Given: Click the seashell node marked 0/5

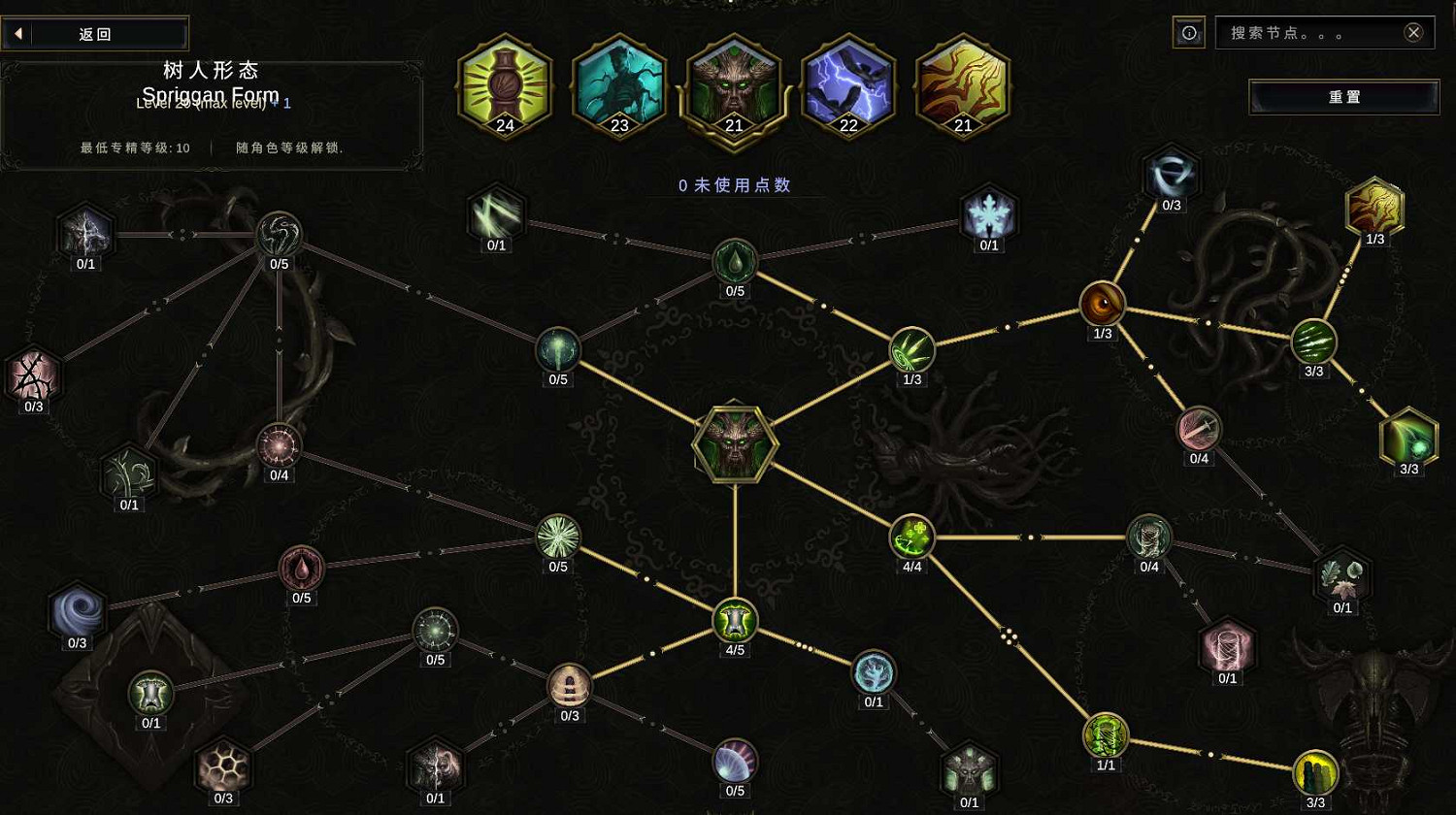Looking at the screenshot, I should [x=733, y=763].
